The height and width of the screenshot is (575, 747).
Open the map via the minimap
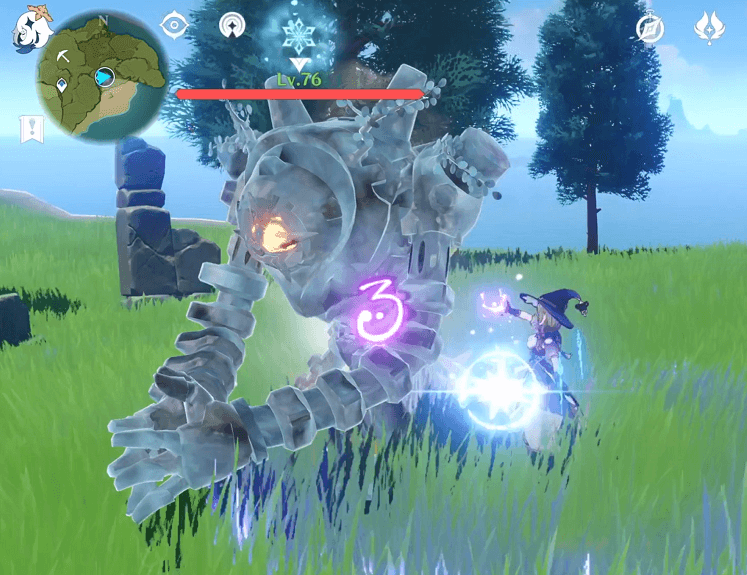coord(103,75)
